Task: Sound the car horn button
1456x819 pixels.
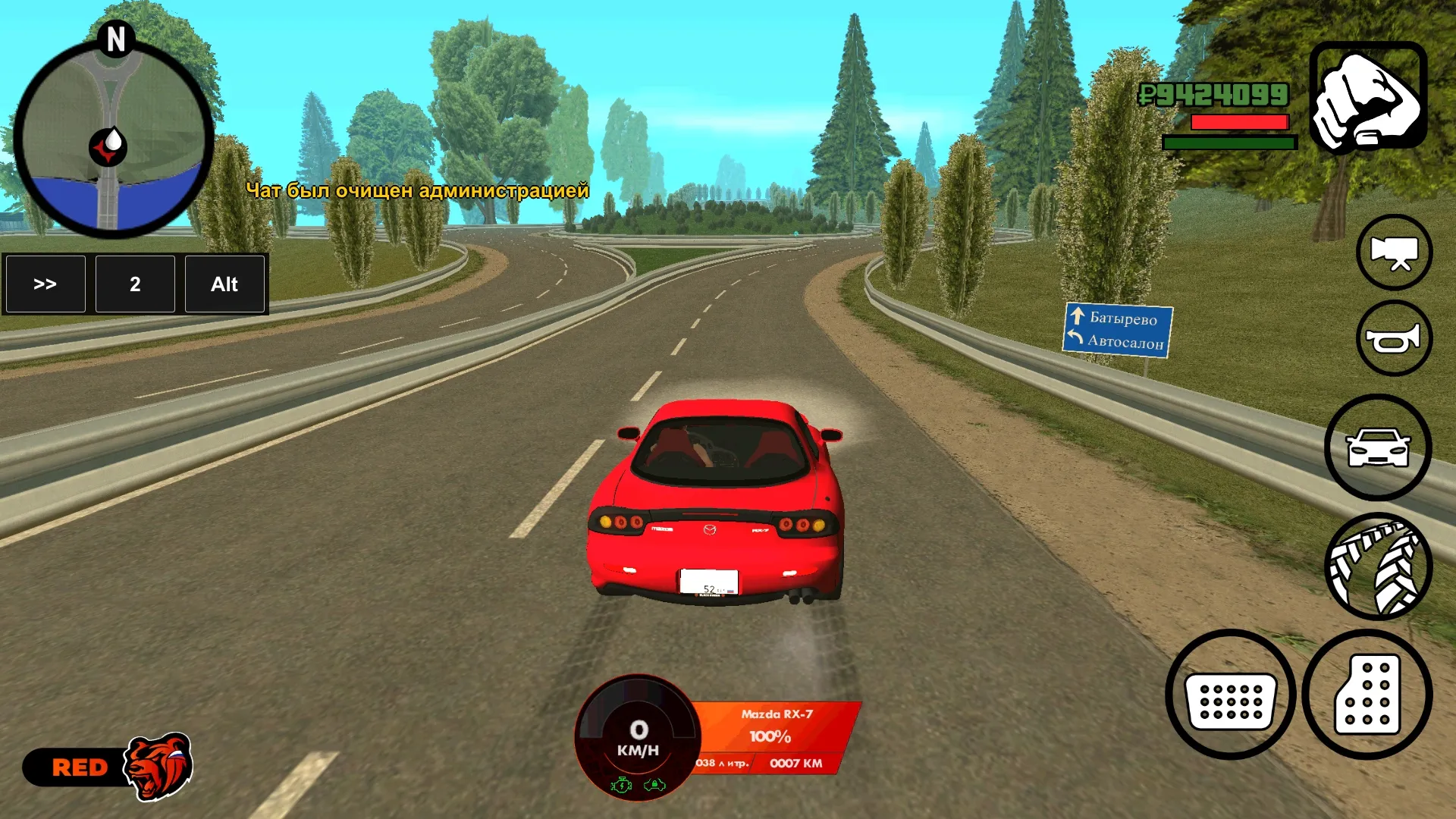Action: 1394,338
